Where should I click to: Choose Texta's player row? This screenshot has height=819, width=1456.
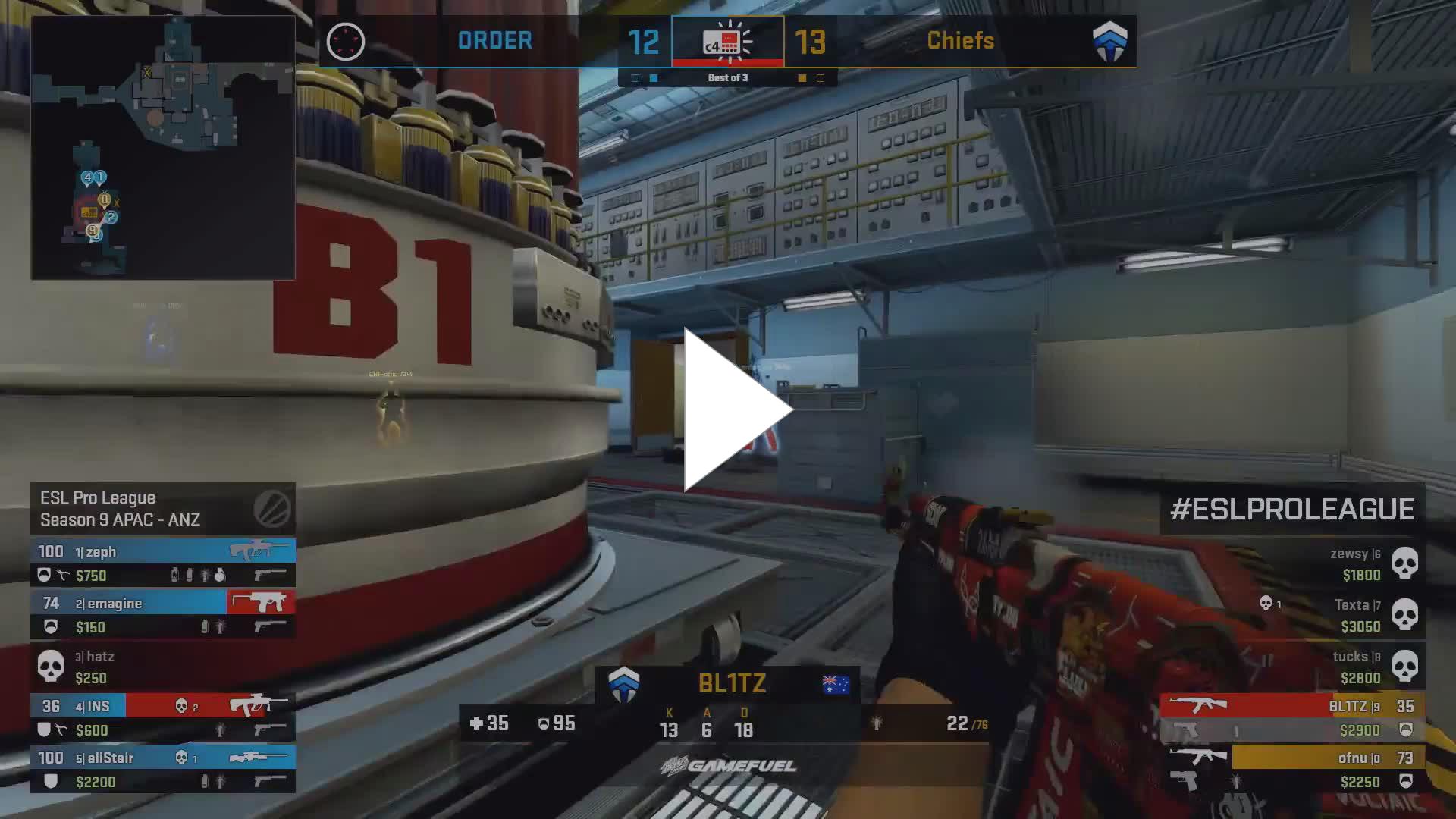1293,615
